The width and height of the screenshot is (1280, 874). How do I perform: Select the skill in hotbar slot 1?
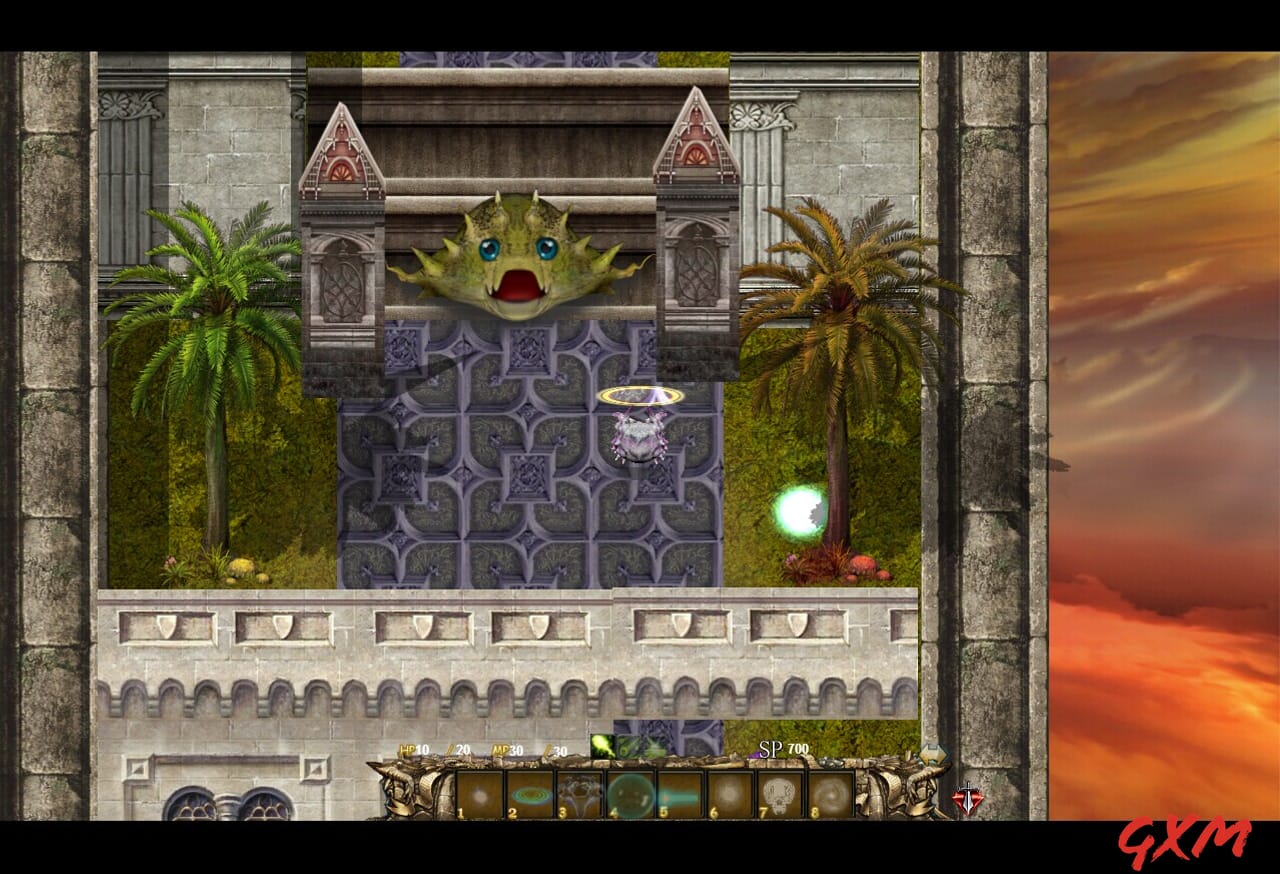pyautogui.click(x=482, y=793)
